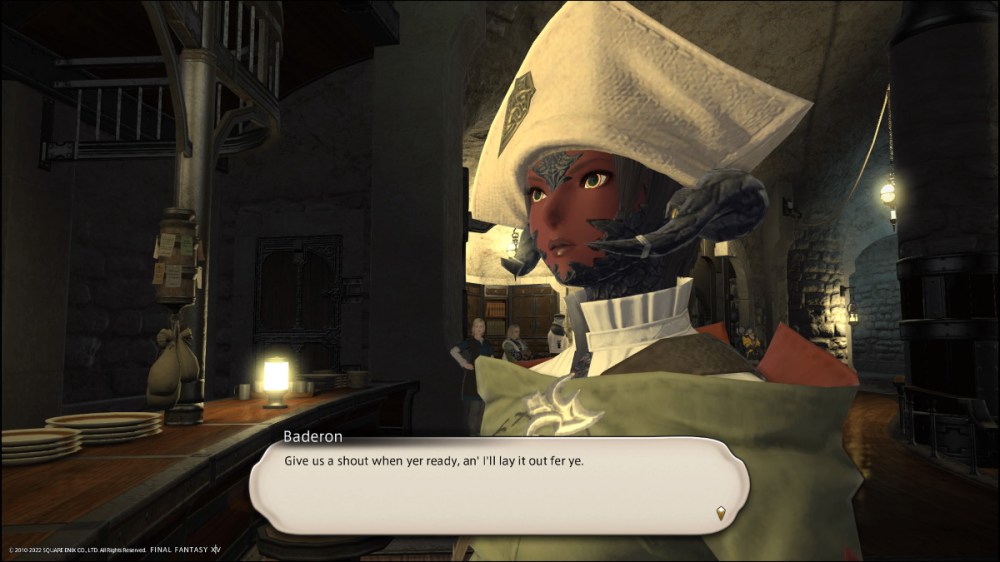
Task: Click the golden continue marker in the dialogue box
Action: (x=718, y=514)
